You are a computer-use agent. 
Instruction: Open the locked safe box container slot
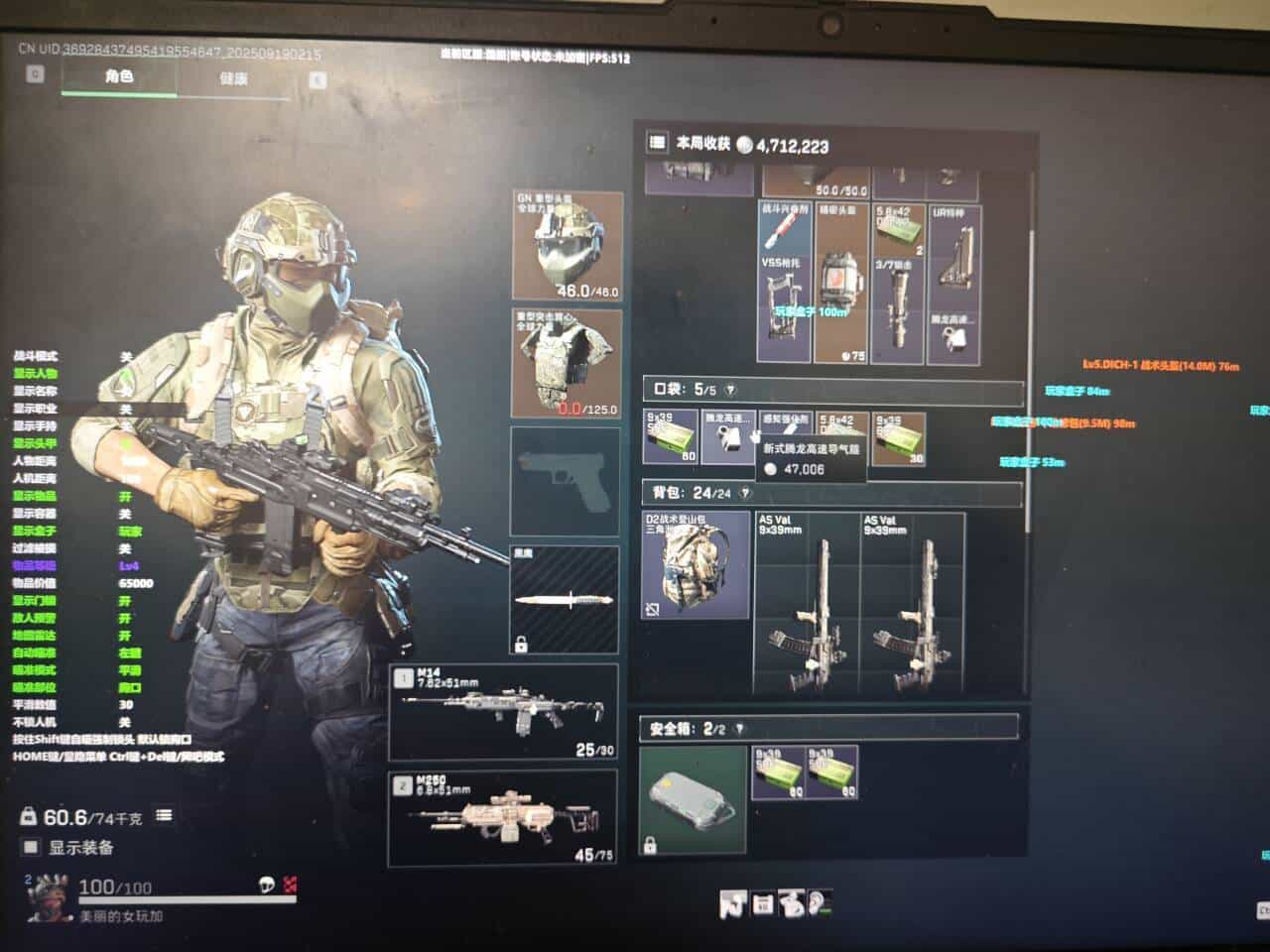pyautogui.click(x=693, y=799)
